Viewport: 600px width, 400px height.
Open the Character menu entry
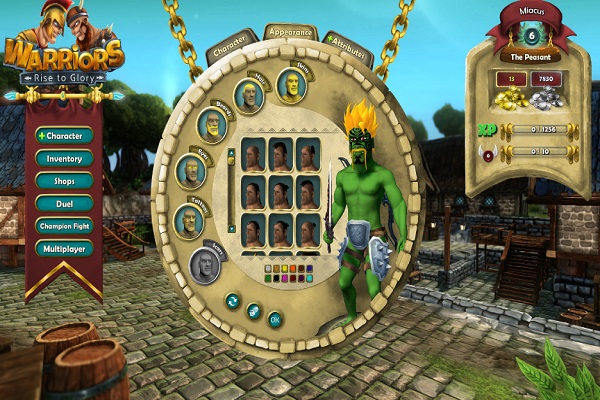click(x=67, y=134)
